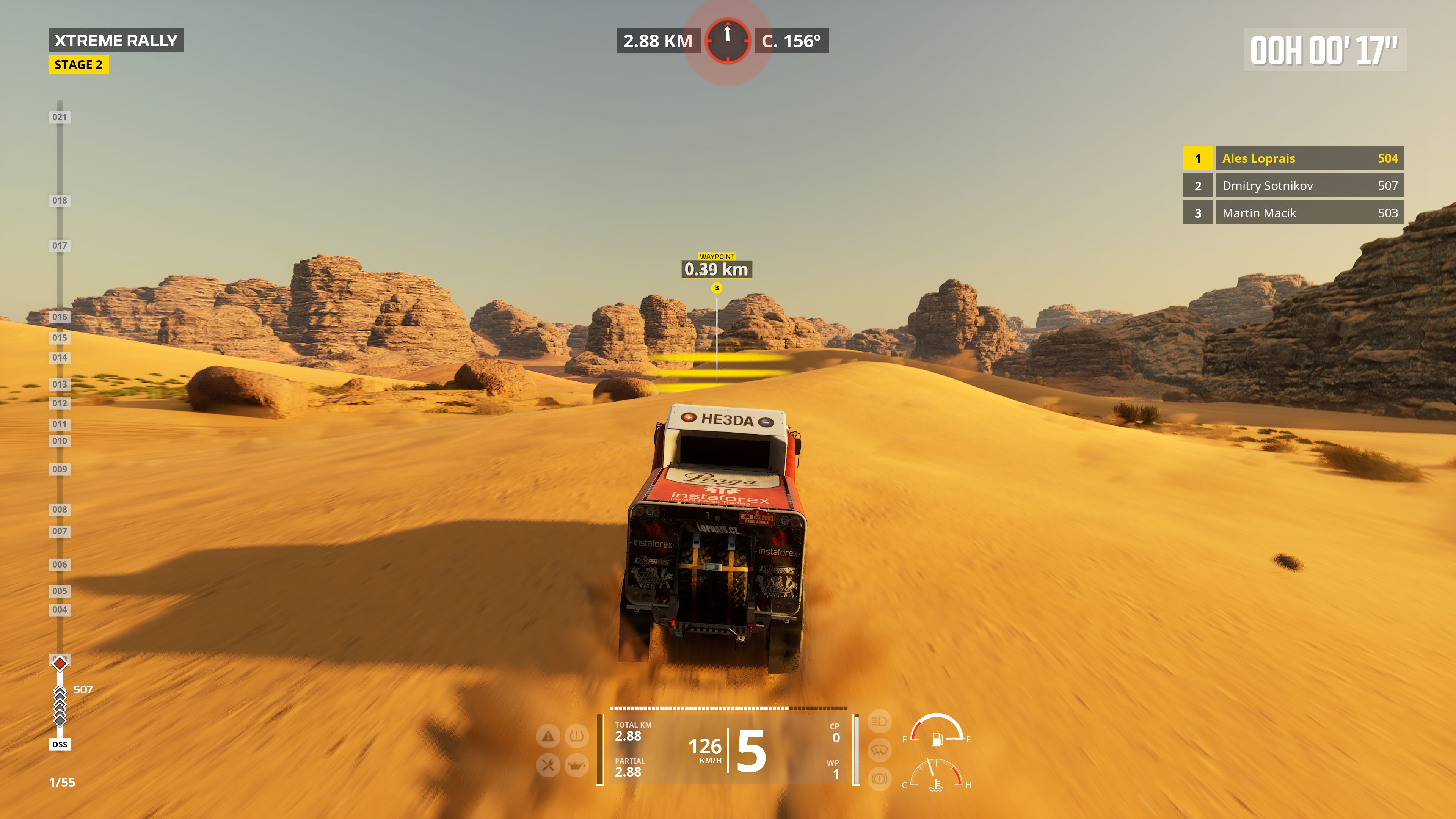Viewport: 1456px width, 819px height.
Task: Click progress bar marker 016
Action: click(x=60, y=317)
